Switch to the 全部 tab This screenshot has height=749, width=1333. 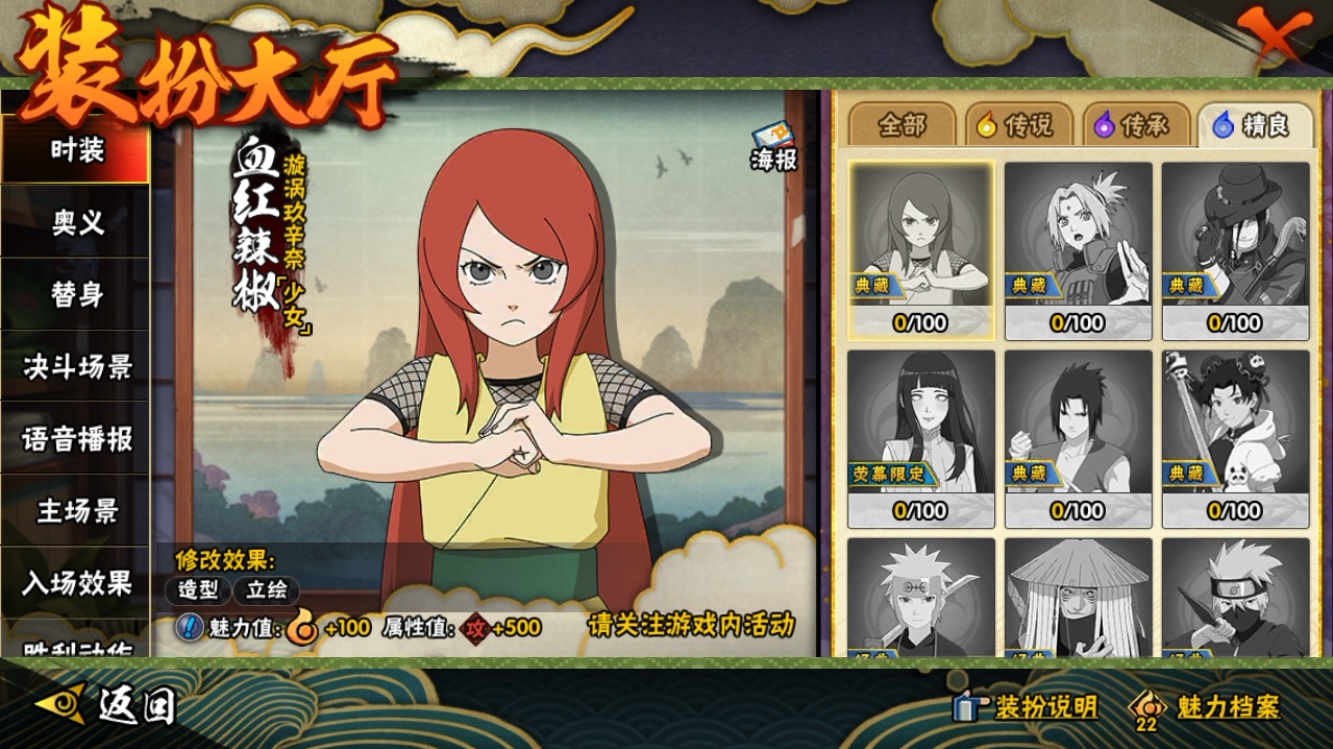tap(901, 125)
